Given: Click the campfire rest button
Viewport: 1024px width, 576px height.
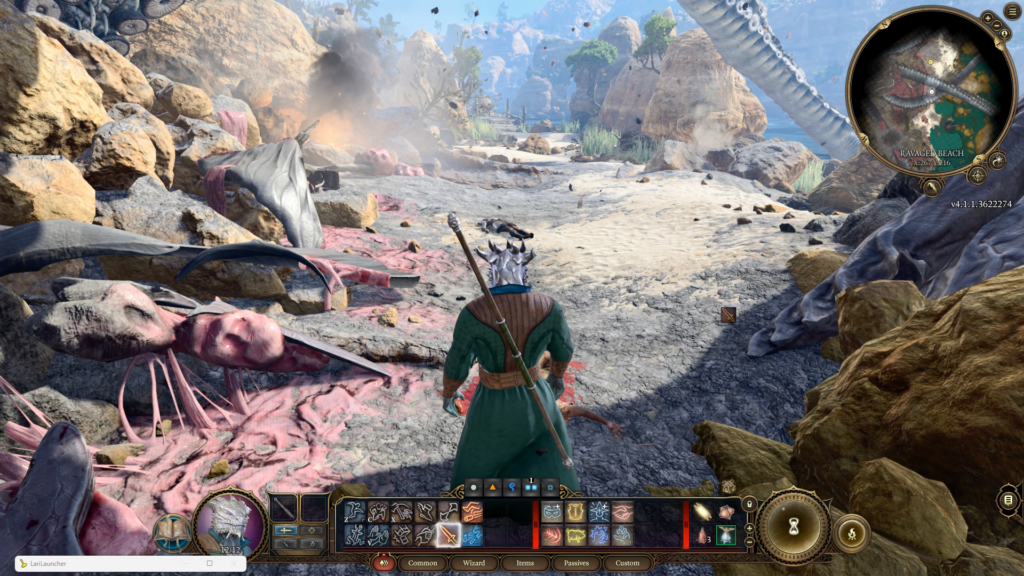Looking at the screenshot, I should point(851,533).
